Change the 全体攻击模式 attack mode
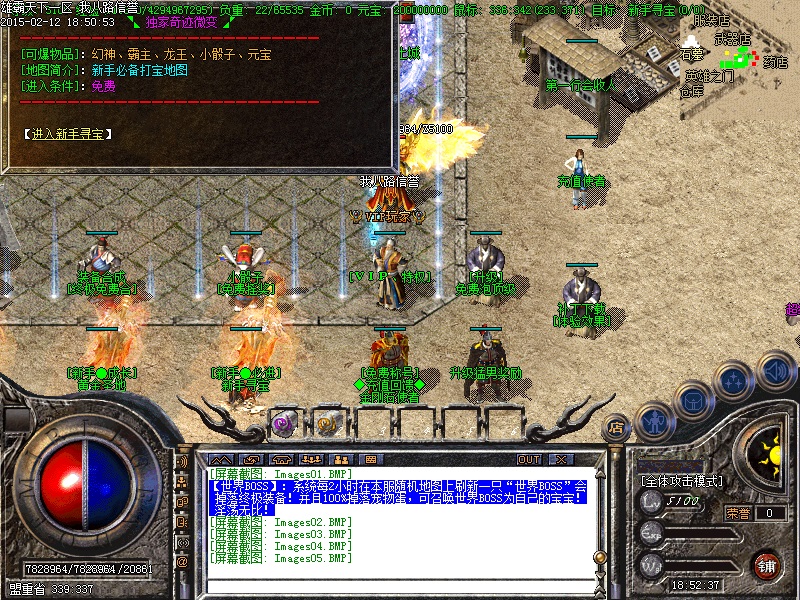 680,481
